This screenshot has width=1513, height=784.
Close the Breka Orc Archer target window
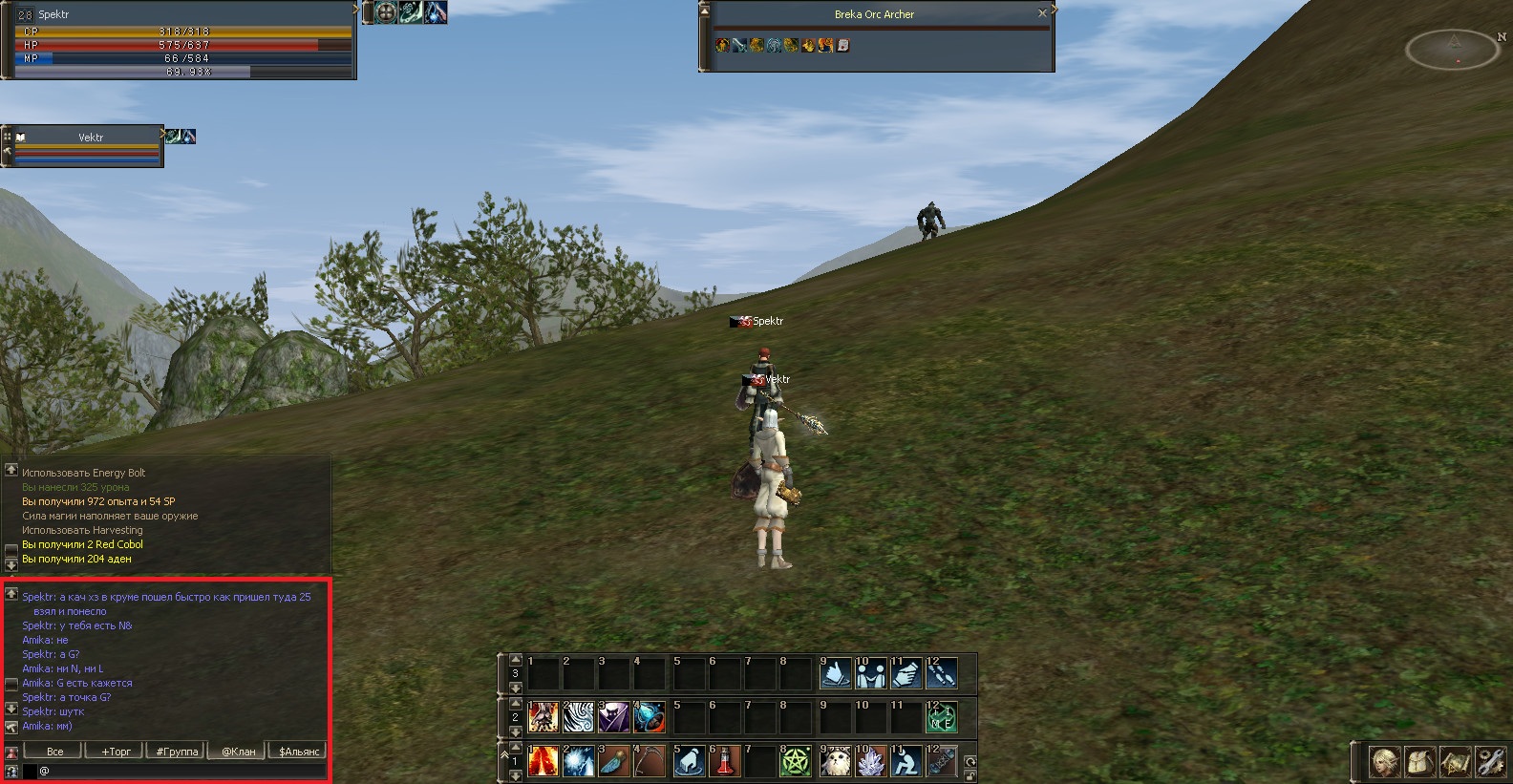click(x=1042, y=13)
